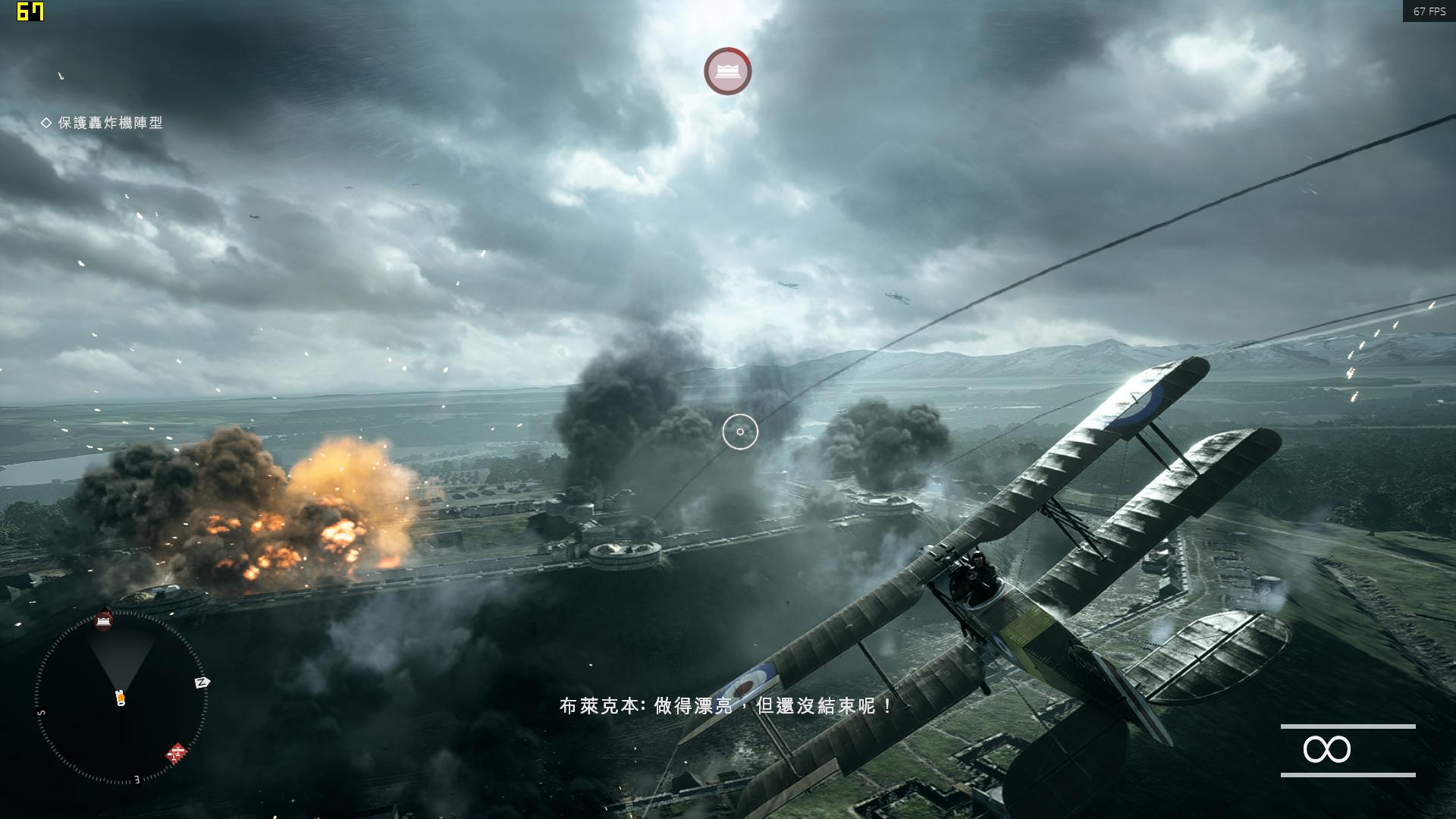Select the orange player arrow on the minimap
The width and height of the screenshot is (1456, 819).
click(121, 697)
